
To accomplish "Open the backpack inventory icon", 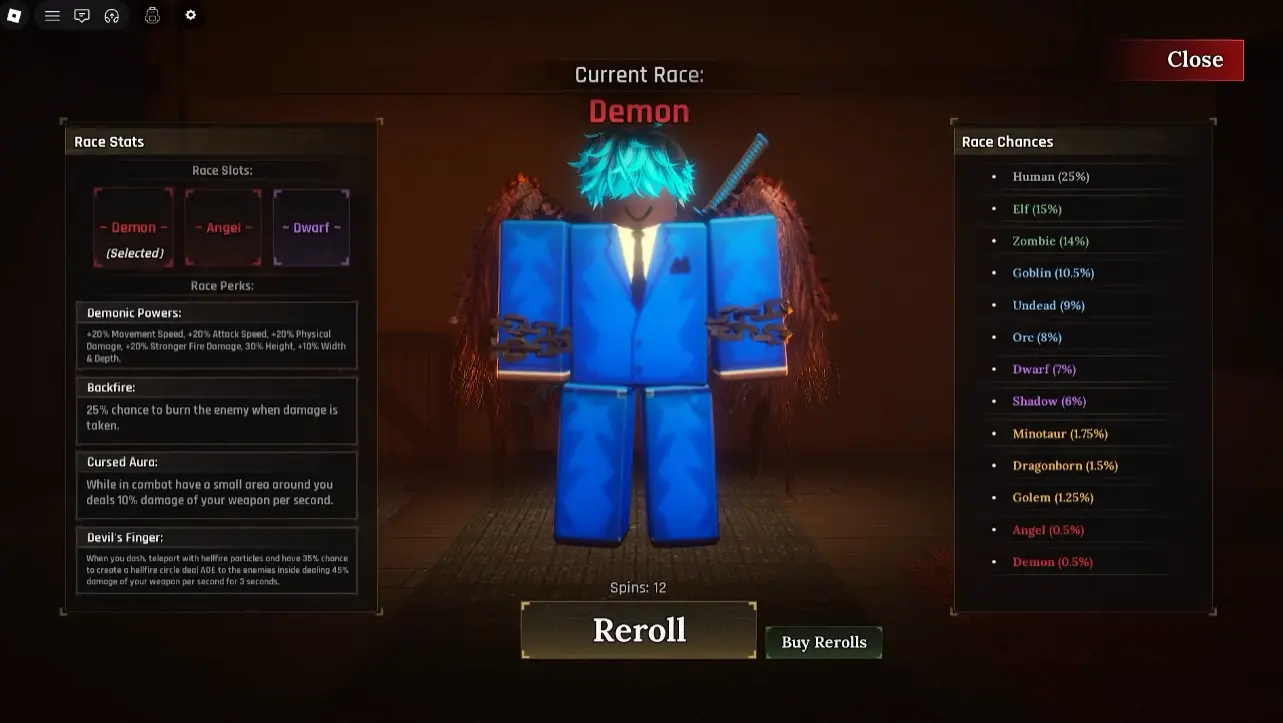I will (x=152, y=15).
